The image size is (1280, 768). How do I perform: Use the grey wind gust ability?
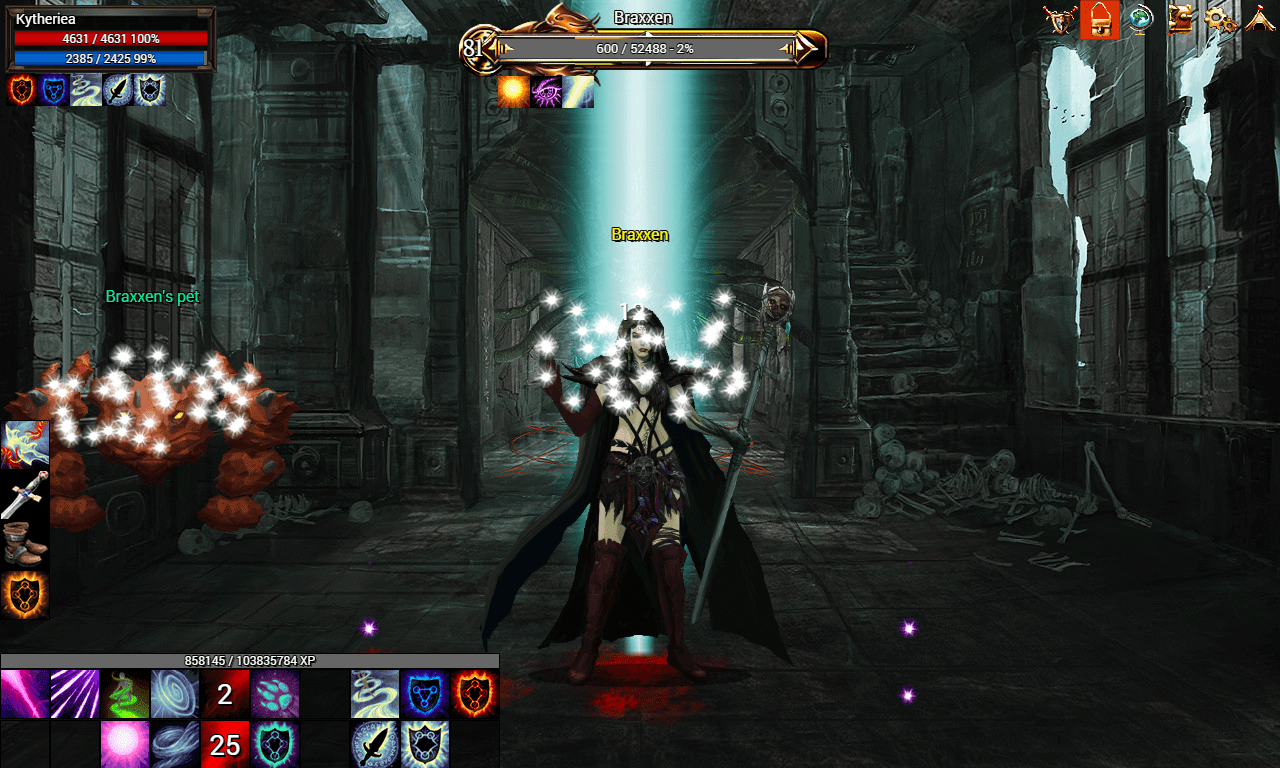175,744
